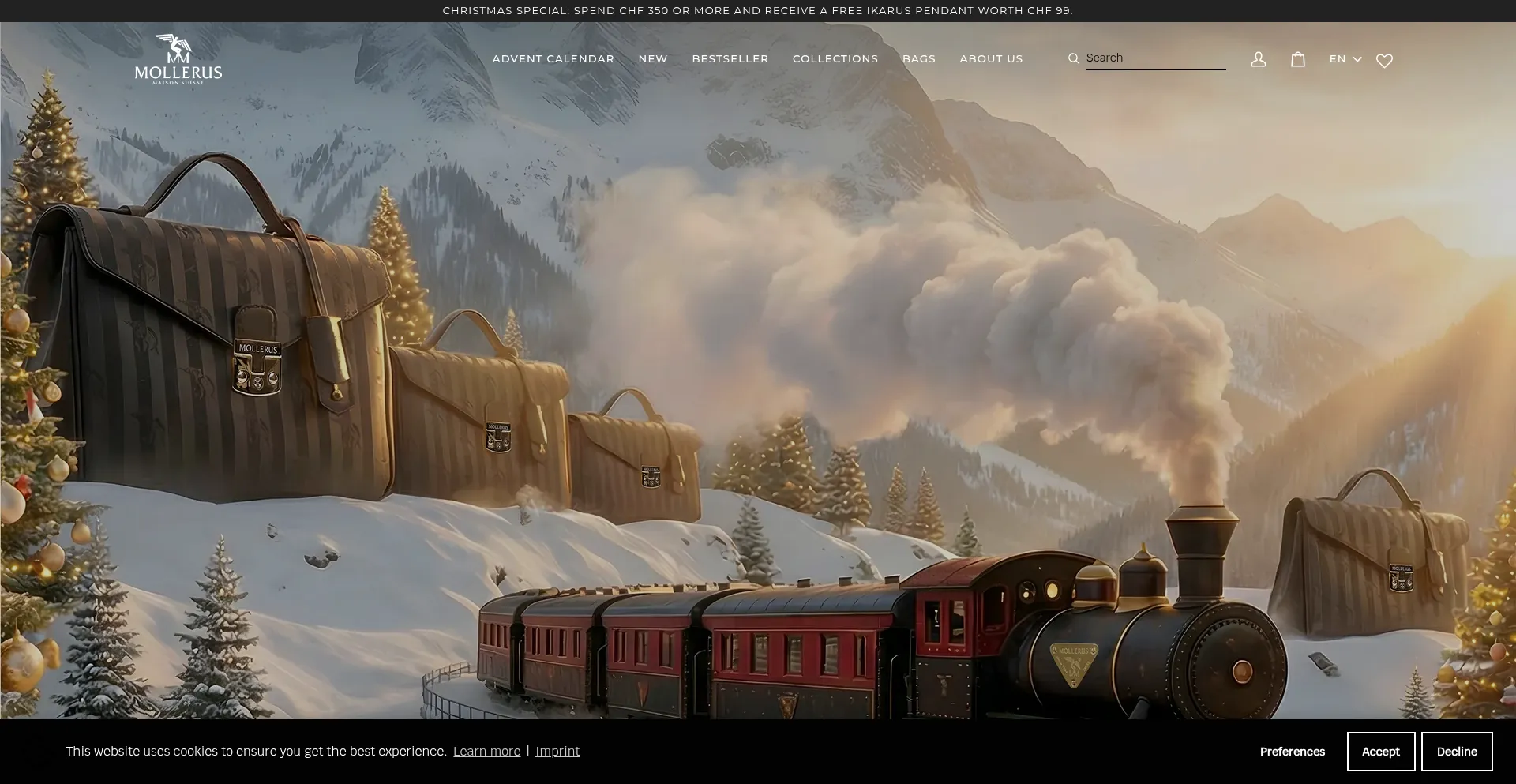Screen dimensions: 1516x784
Task: Decline the cookies
Action: point(1456,752)
